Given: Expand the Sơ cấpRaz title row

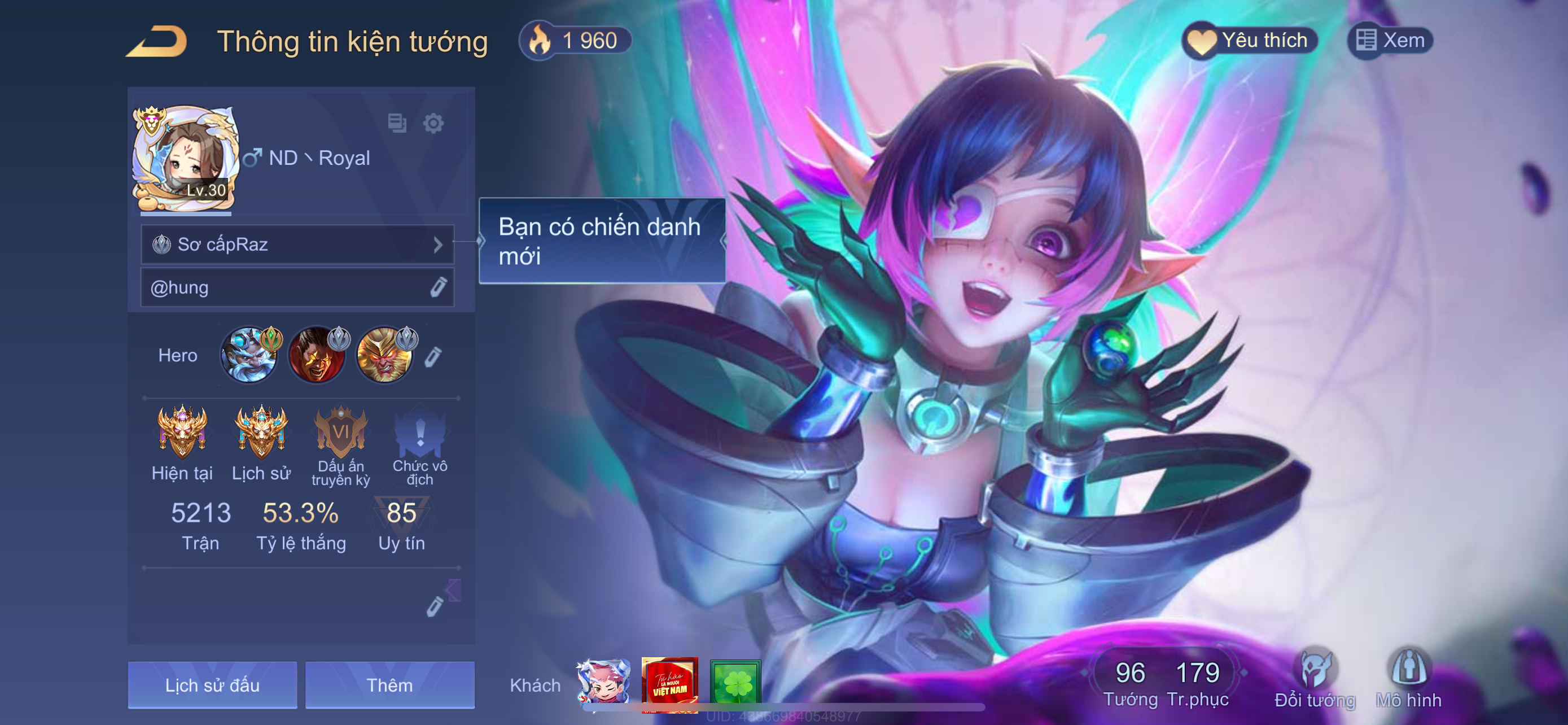Looking at the screenshot, I should tap(297, 244).
